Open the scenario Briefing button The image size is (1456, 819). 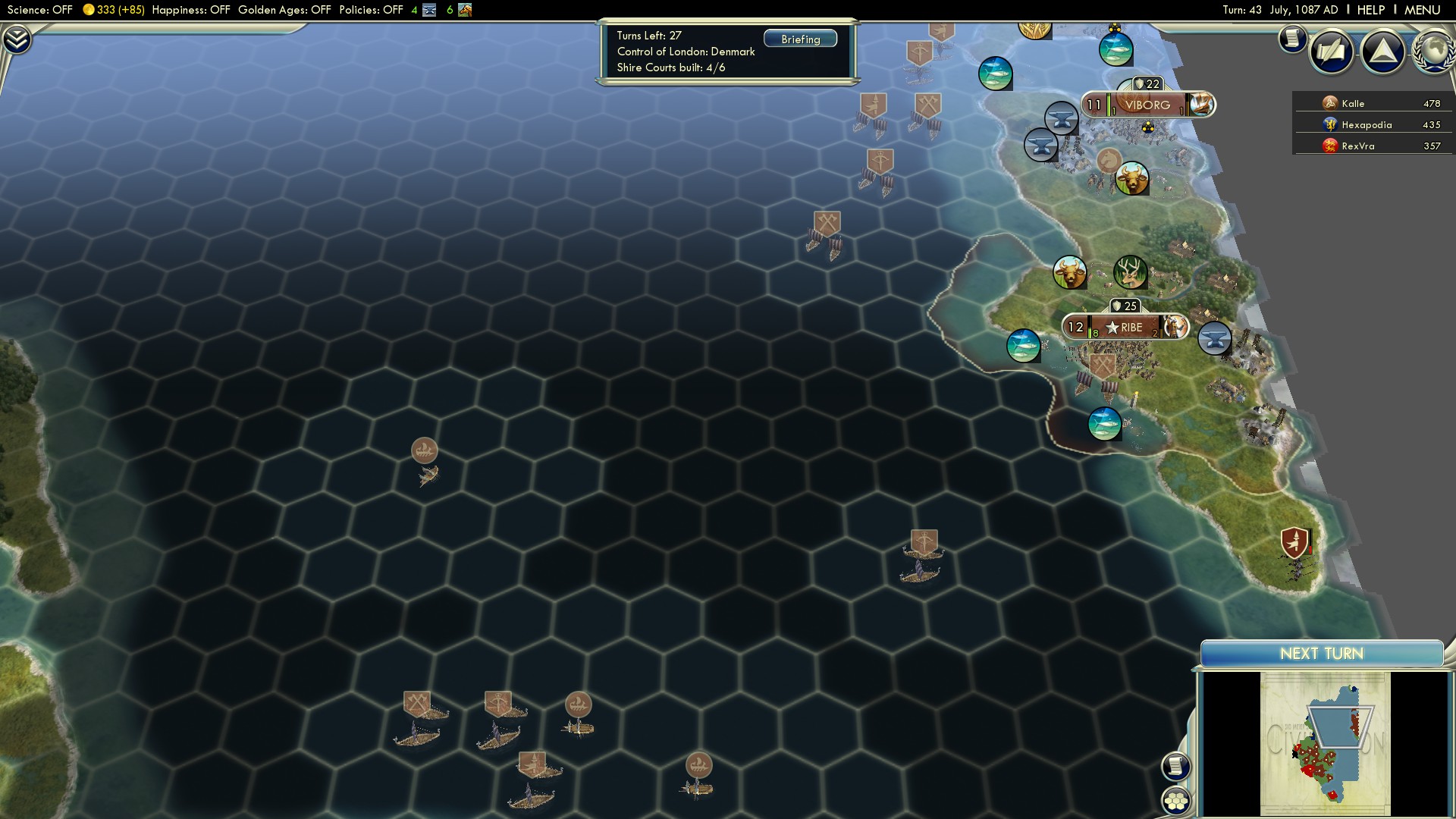(801, 39)
